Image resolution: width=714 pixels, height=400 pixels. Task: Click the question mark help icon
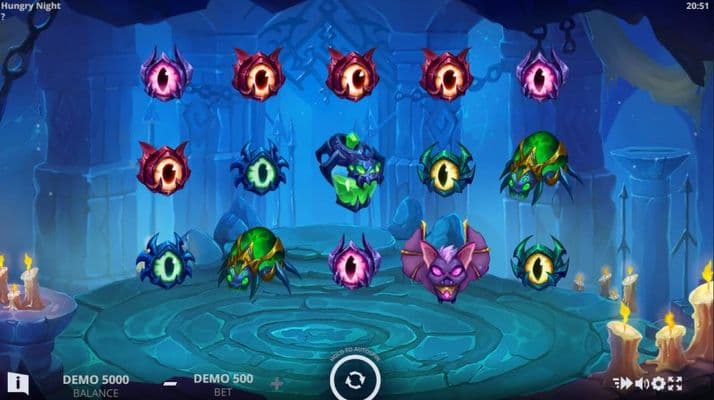[x=4, y=17]
